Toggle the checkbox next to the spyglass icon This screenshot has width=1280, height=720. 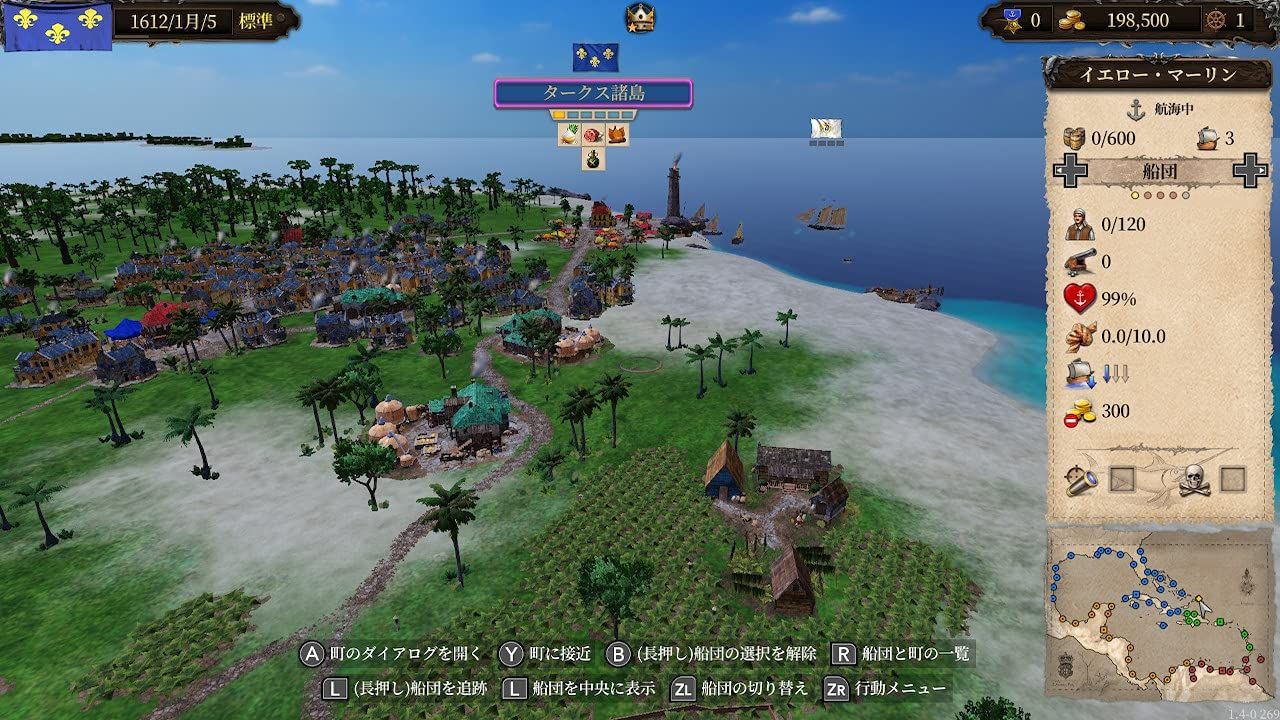[1123, 480]
